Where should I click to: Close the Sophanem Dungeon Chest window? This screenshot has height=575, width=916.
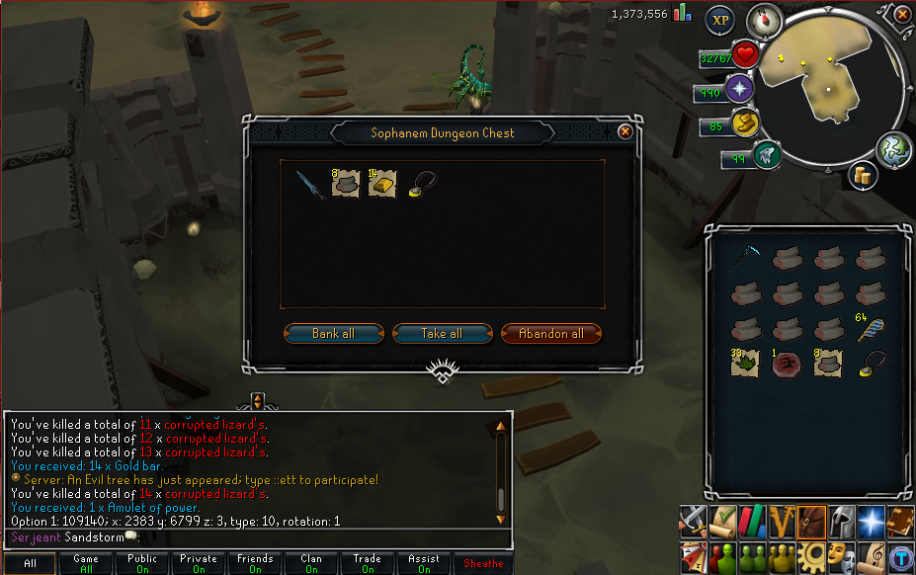(x=625, y=131)
